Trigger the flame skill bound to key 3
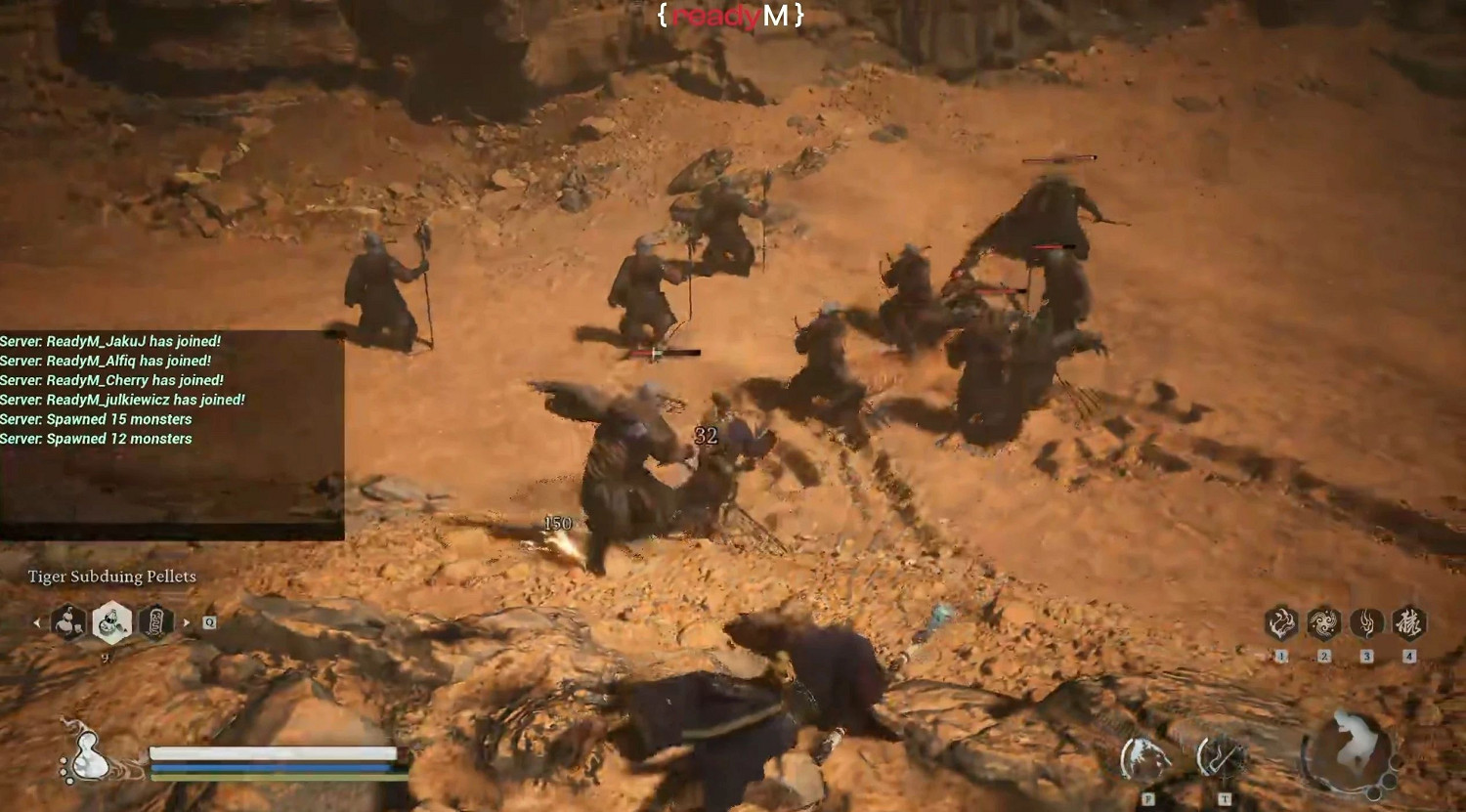The image size is (1466, 812). 1367,623
